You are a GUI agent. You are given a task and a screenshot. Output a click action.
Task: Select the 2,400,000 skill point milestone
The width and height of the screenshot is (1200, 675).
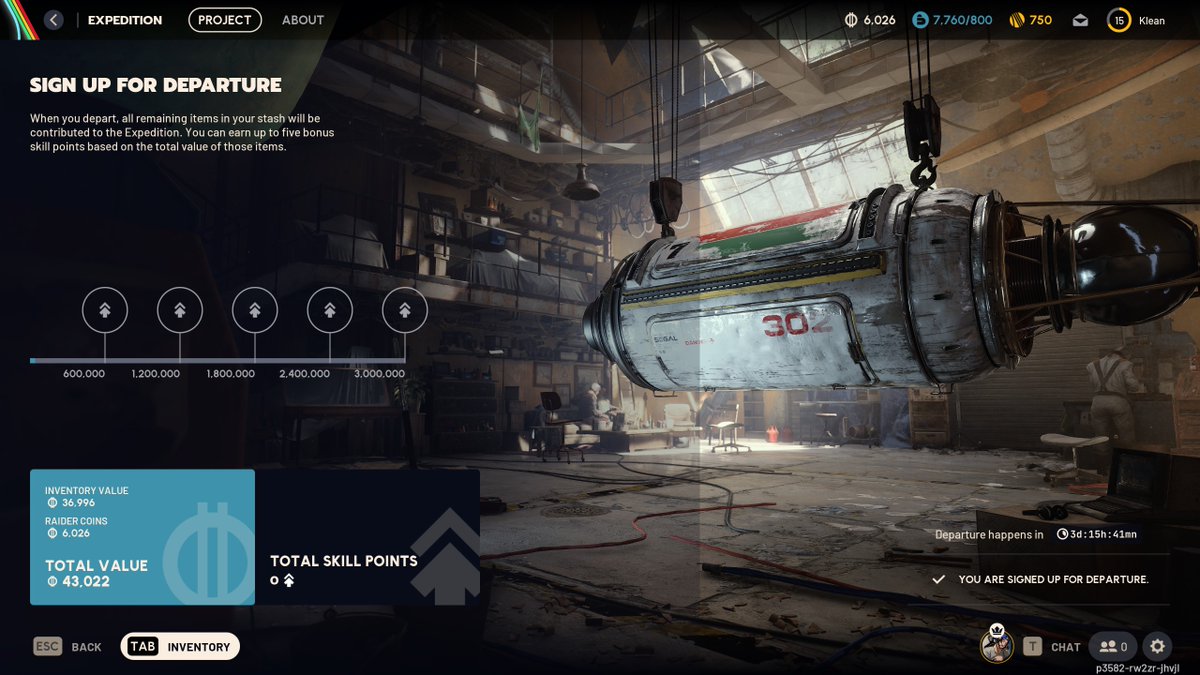[330, 310]
